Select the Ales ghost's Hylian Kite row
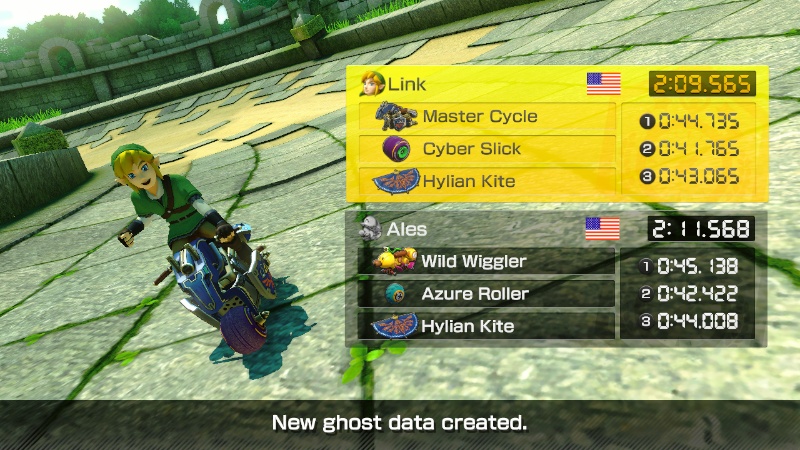Screen dimensions: 800x450 (487, 325)
